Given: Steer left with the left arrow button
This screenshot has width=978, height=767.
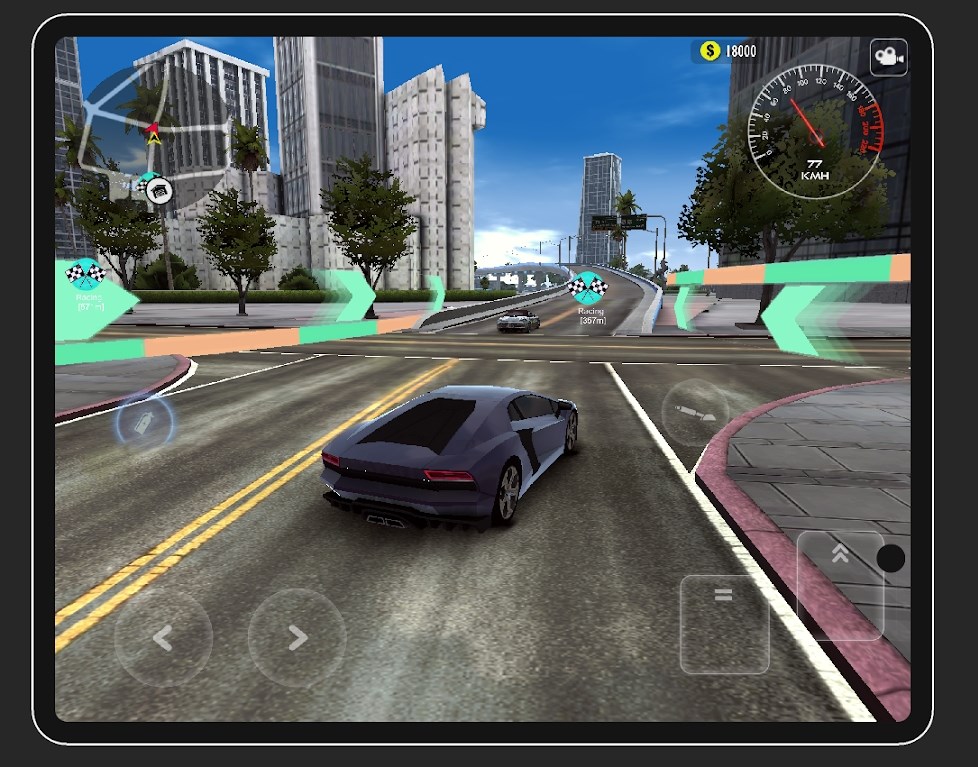Looking at the screenshot, I should (x=163, y=637).
